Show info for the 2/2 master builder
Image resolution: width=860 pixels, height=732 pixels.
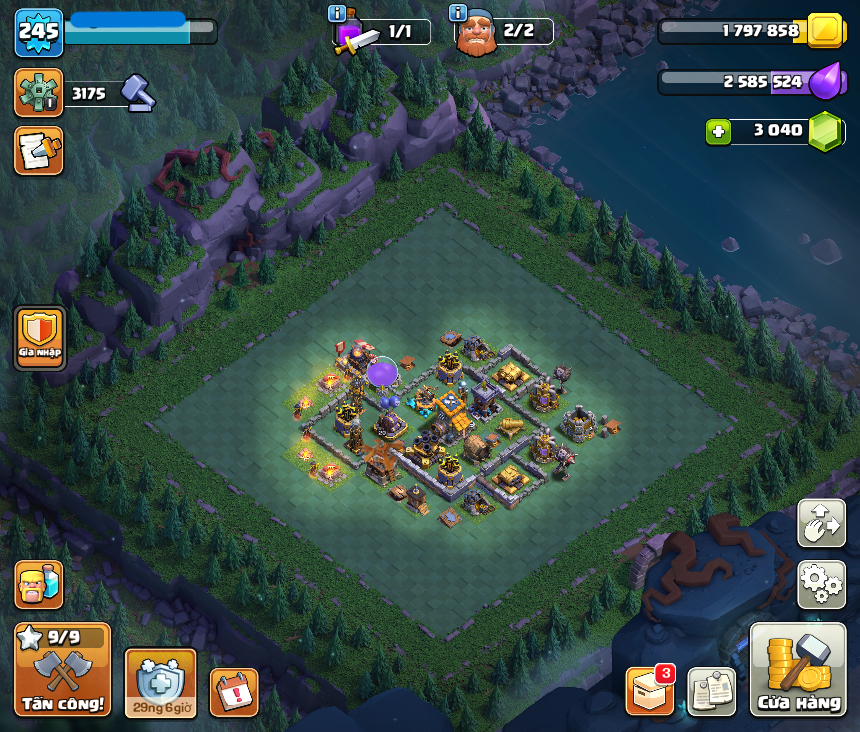pos(458,13)
